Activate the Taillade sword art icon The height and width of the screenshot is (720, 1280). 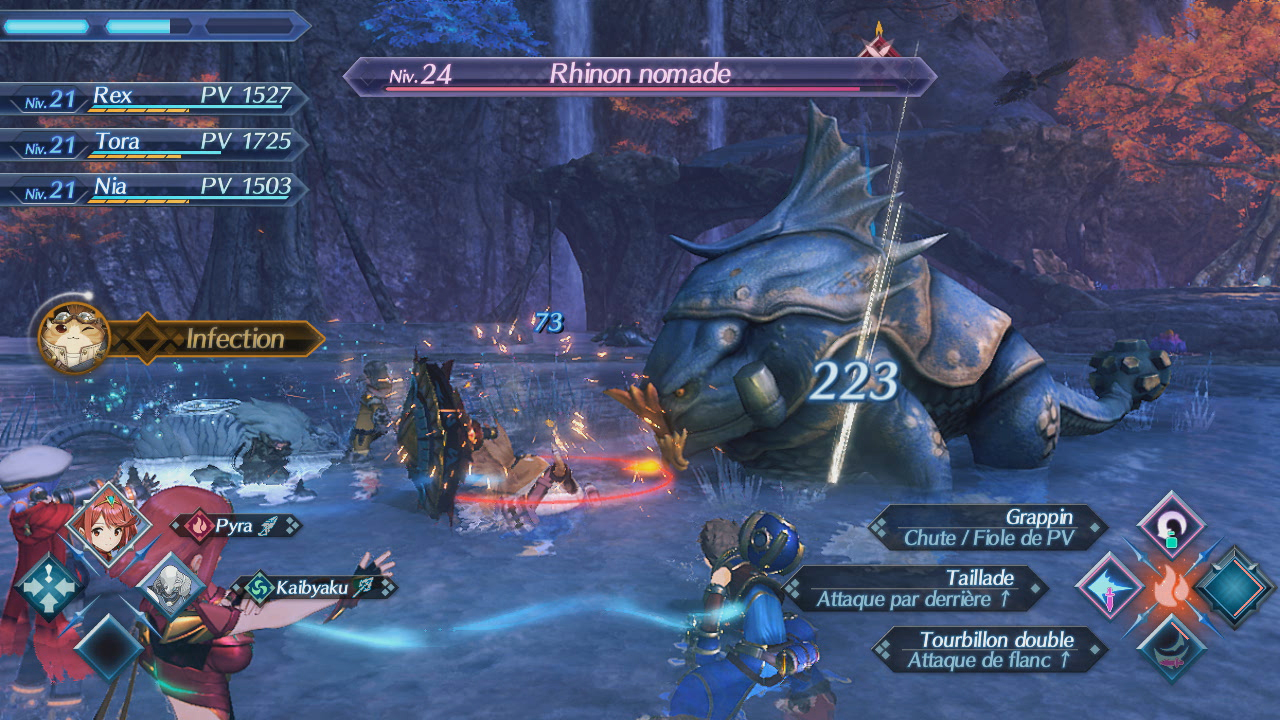coord(1109,586)
